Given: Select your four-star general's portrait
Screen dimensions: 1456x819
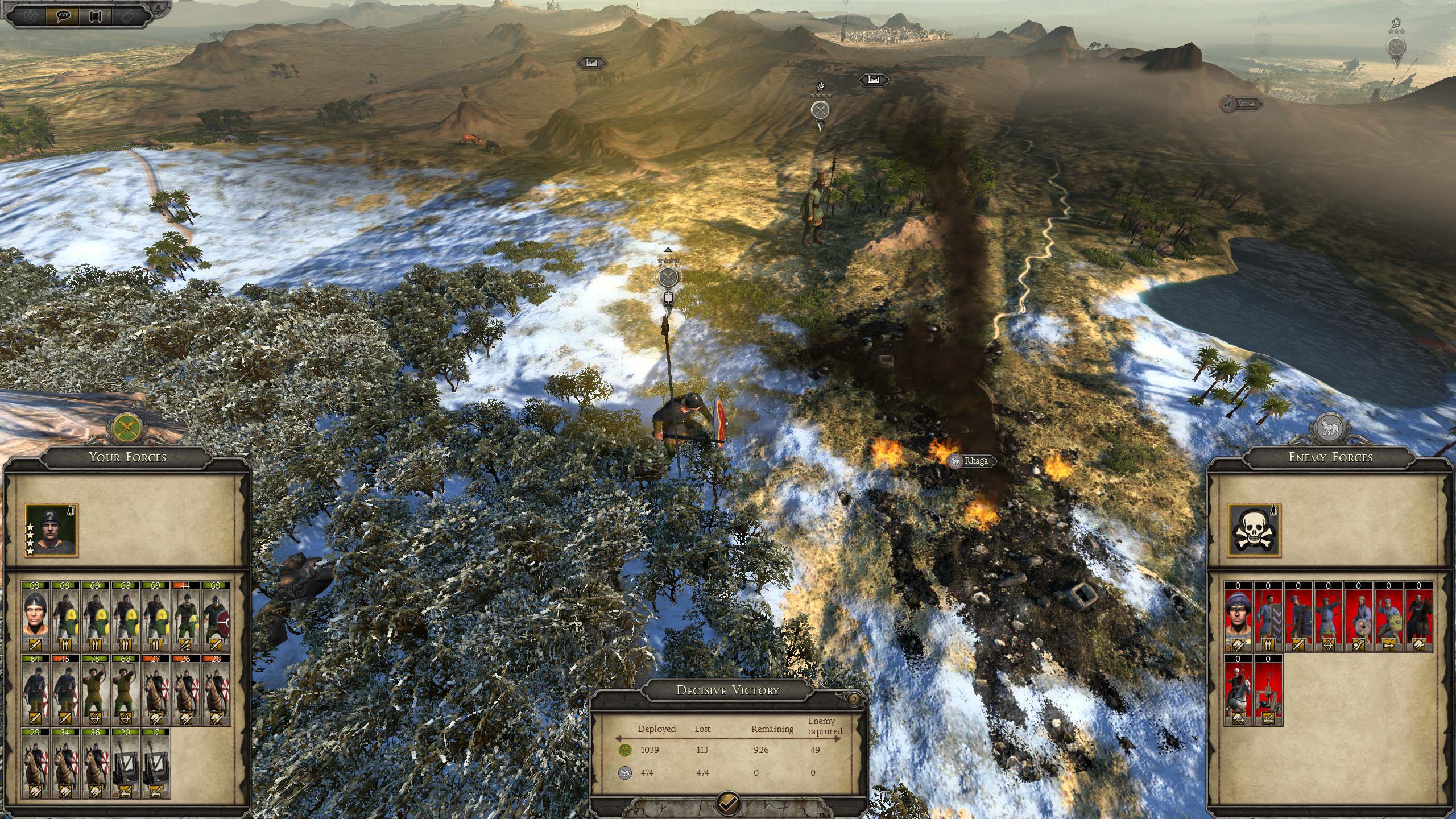Looking at the screenshot, I should tap(52, 531).
